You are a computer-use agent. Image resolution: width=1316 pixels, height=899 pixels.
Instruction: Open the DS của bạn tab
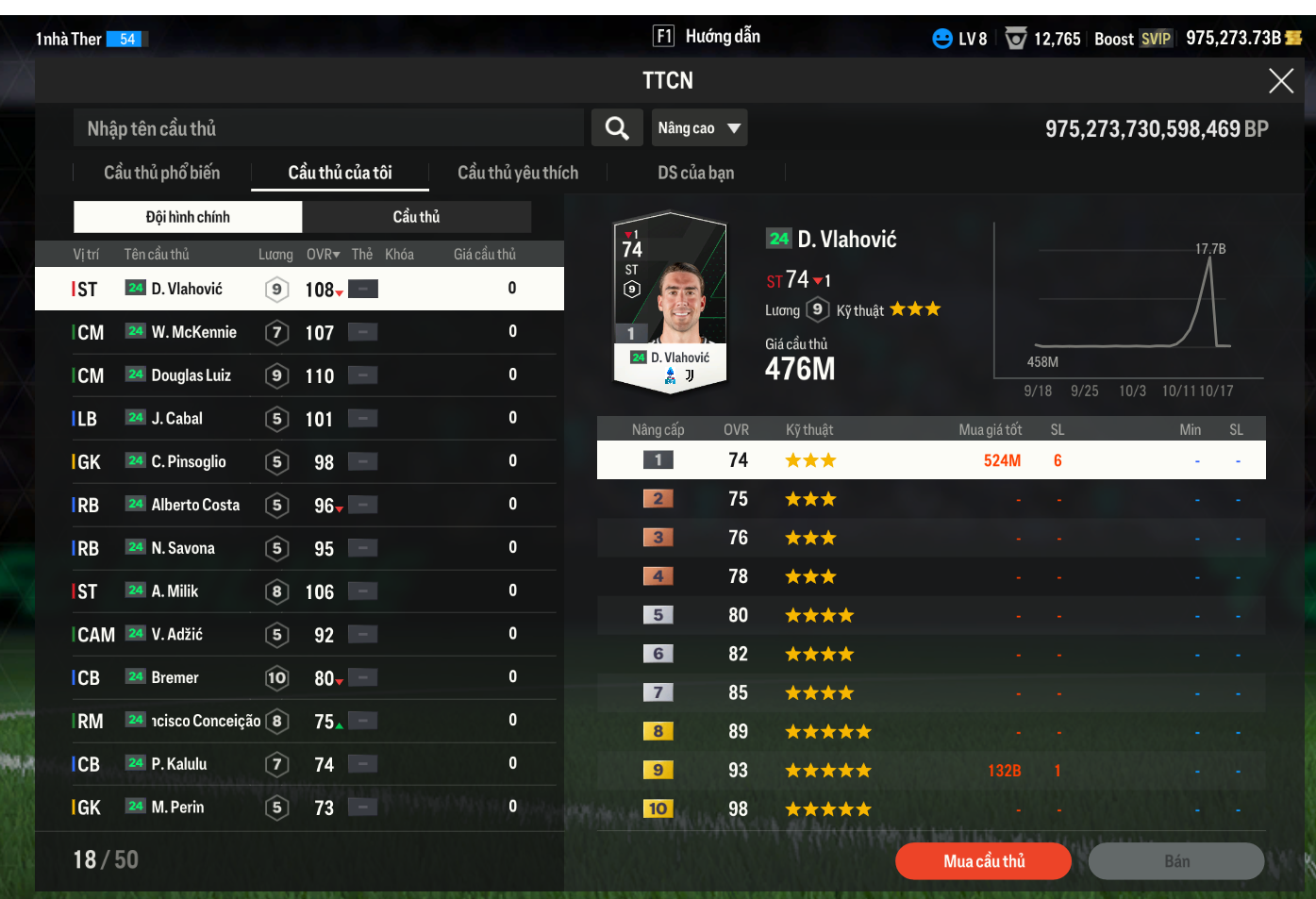(x=695, y=173)
